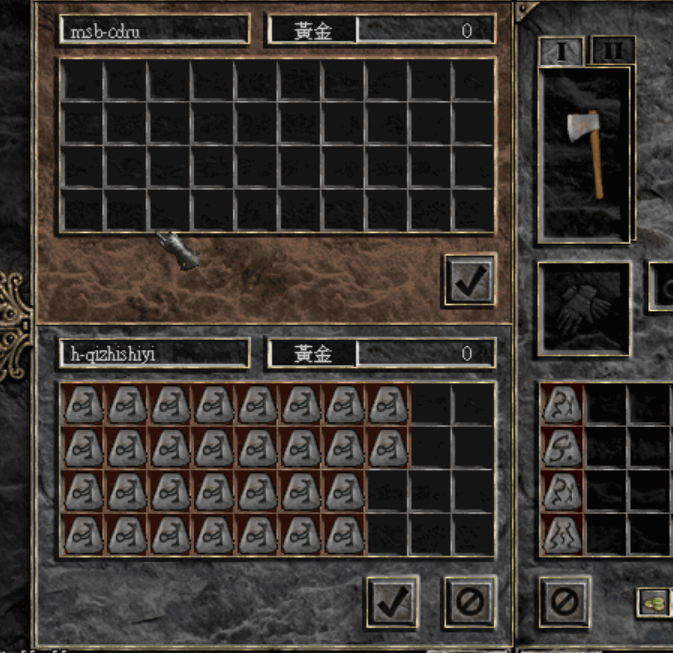
Task: Click msb-cdru's trade acceptance checkmark box
Action: point(469,279)
